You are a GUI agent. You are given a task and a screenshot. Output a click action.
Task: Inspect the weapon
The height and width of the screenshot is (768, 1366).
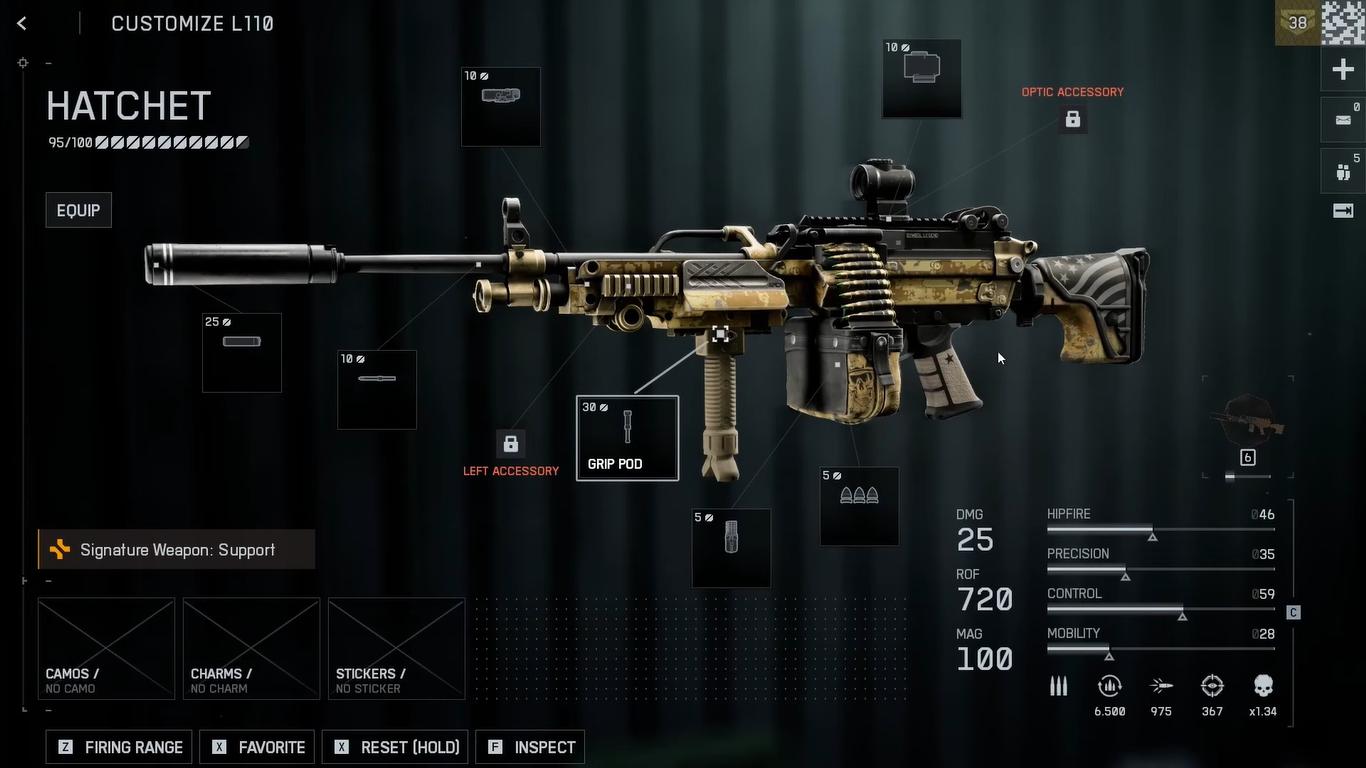[530, 747]
